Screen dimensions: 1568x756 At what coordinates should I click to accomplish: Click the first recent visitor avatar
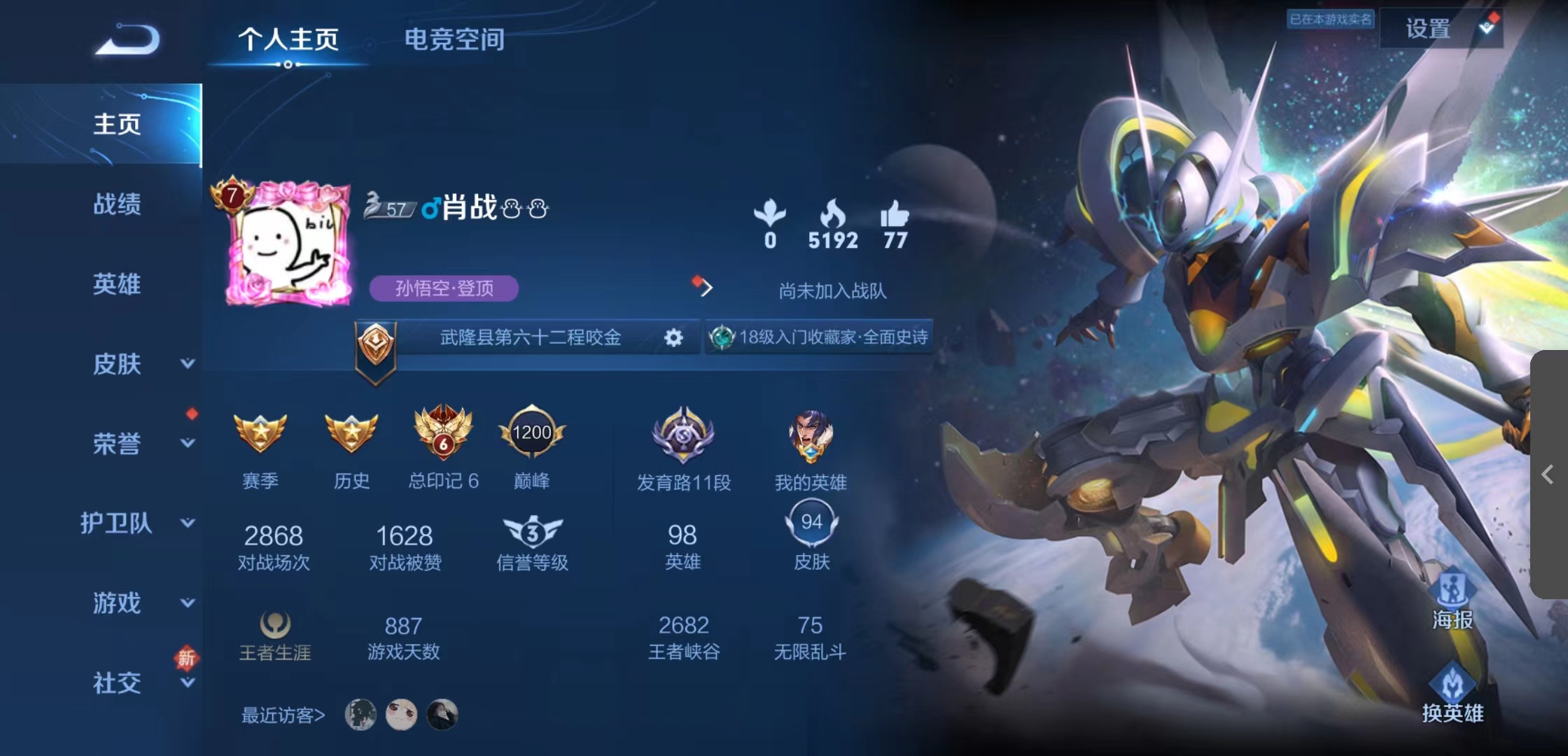pyautogui.click(x=361, y=716)
